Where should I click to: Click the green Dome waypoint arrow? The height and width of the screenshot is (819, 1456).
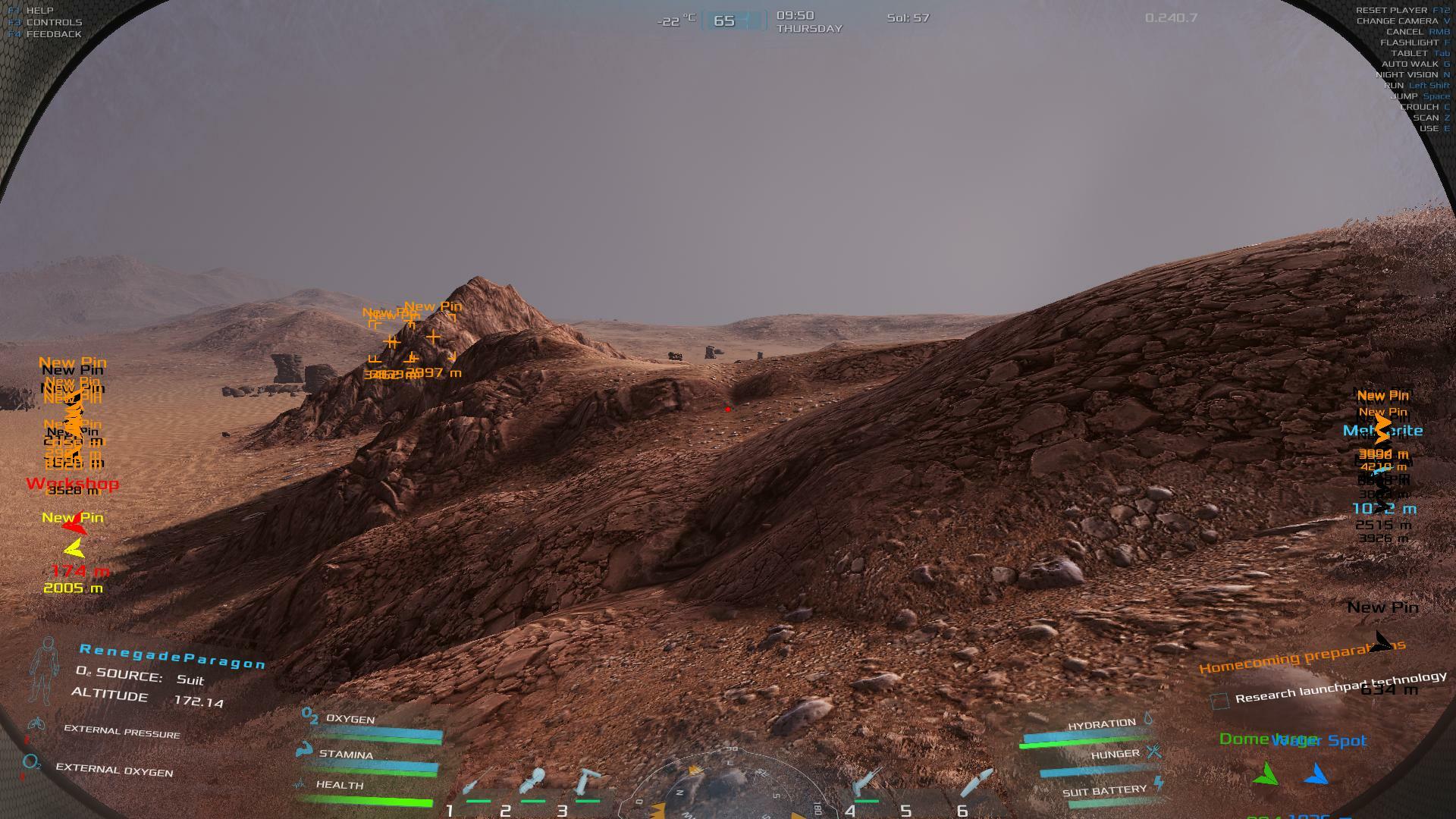1265,774
